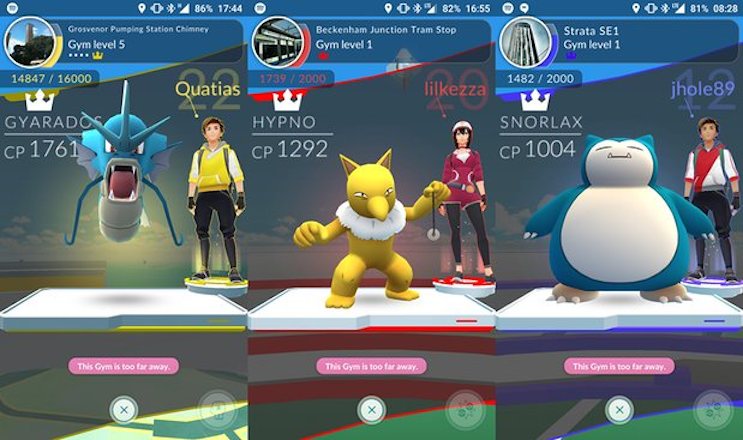Select trainer name jhole89

tap(702, 91)
